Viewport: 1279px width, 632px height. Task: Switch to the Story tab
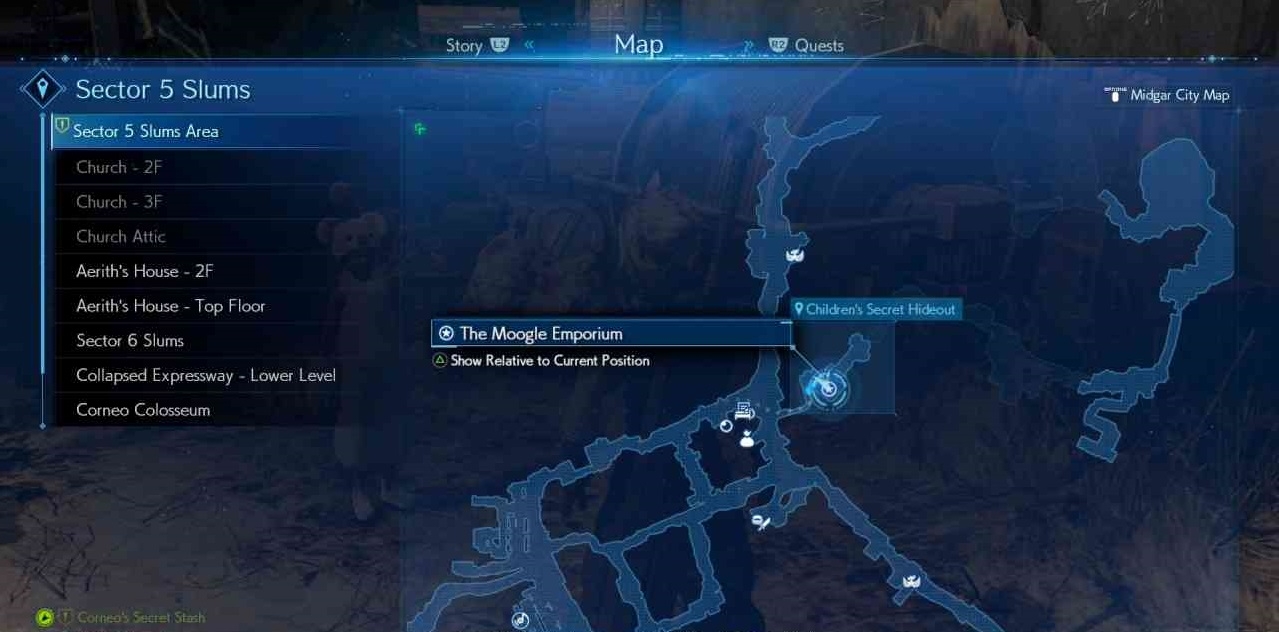(465, 46)
